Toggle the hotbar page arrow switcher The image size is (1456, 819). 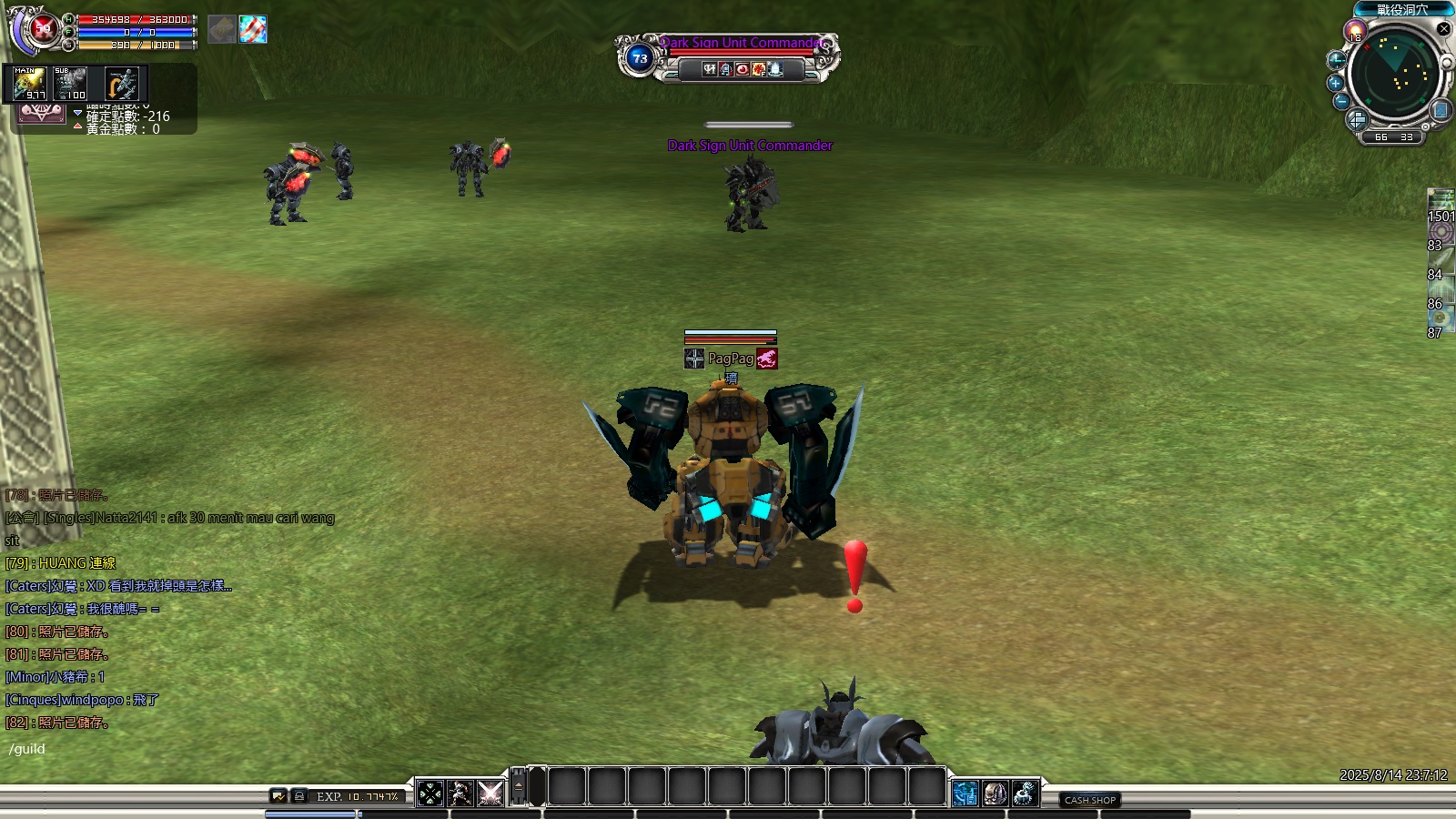(x=519, y=786)
